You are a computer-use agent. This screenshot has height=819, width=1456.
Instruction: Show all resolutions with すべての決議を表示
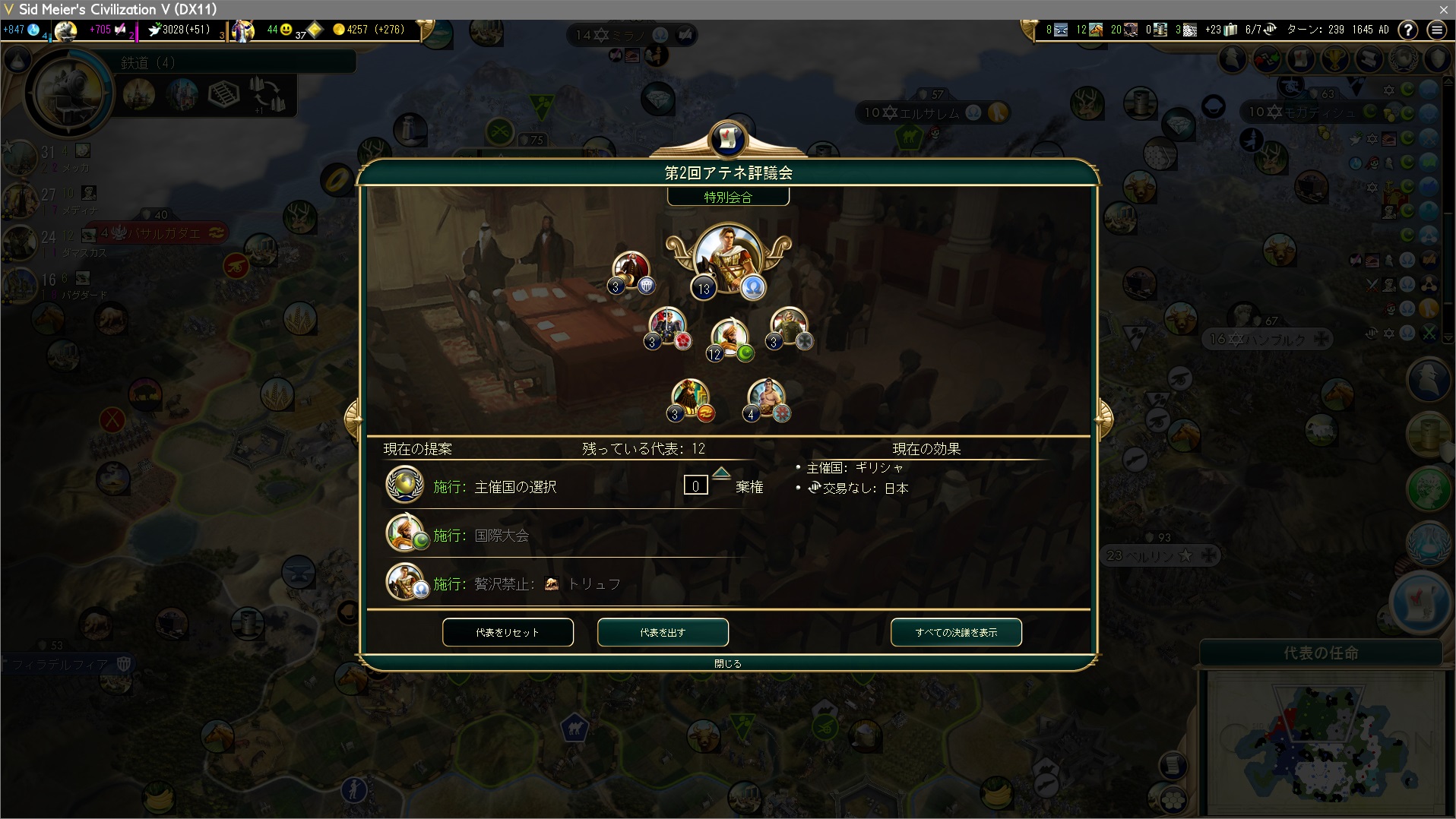click(956, 632)
